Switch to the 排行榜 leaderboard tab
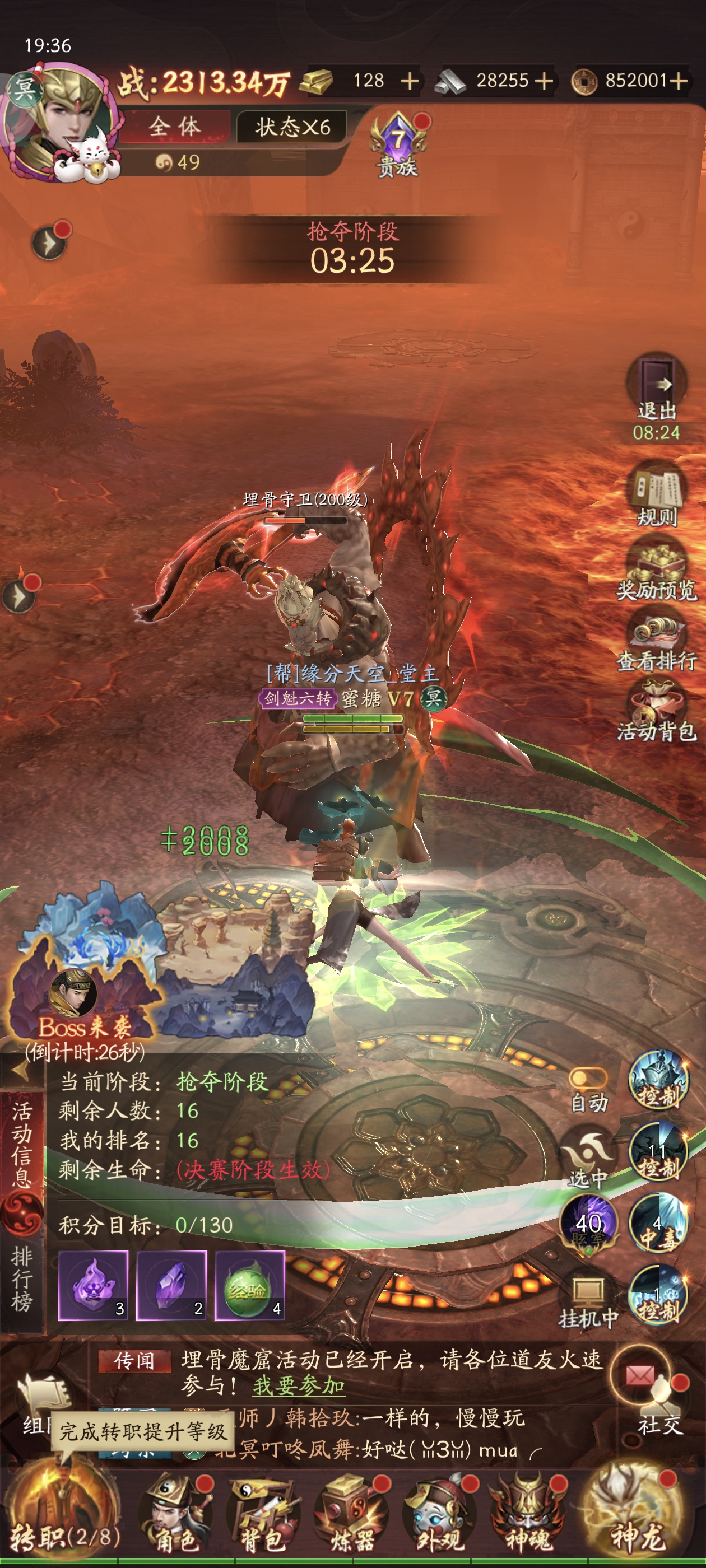The height and width of the screenshot is (1568, 706). [x=22, y=1277]
